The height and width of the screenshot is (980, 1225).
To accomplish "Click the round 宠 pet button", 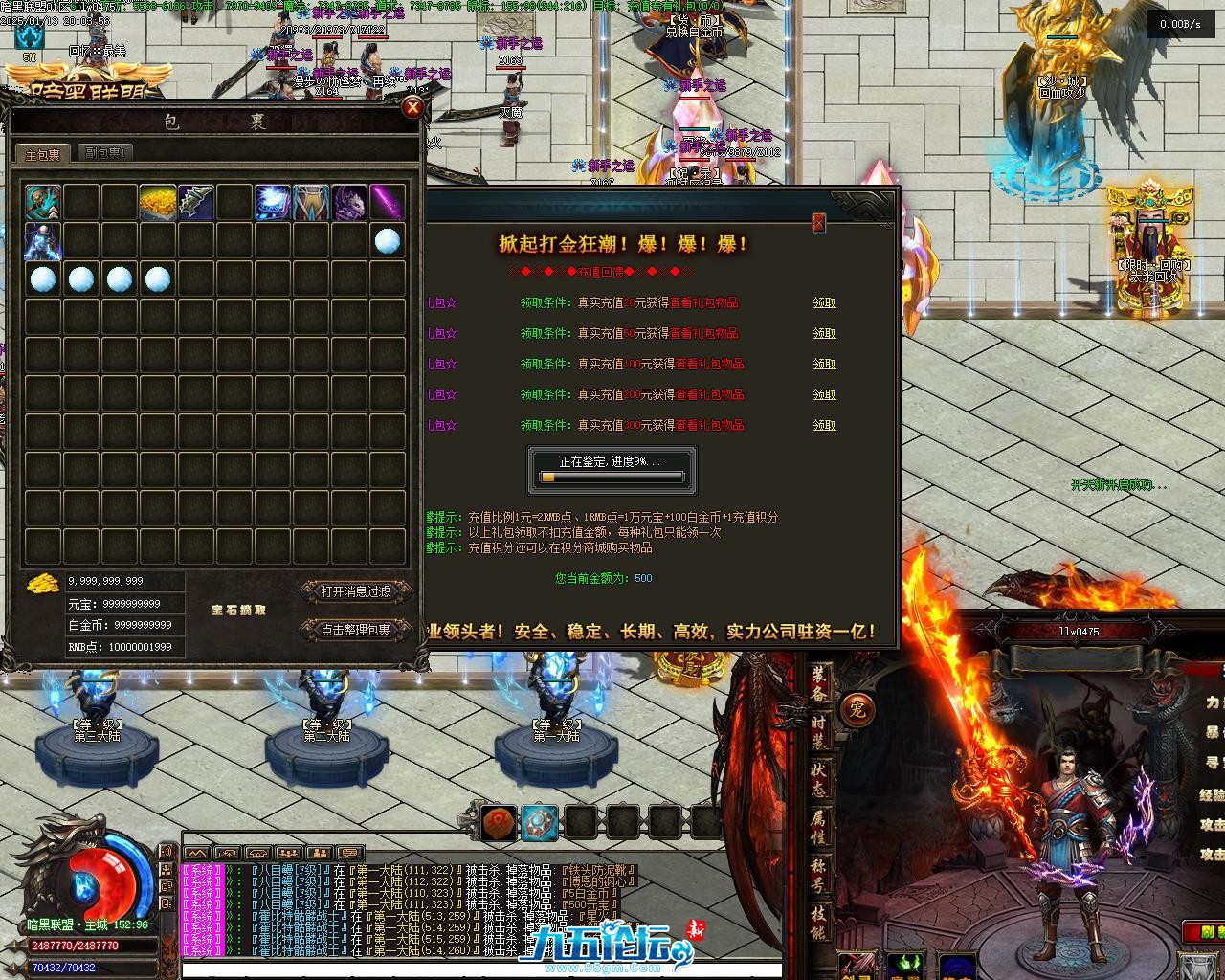I will 857,710.
